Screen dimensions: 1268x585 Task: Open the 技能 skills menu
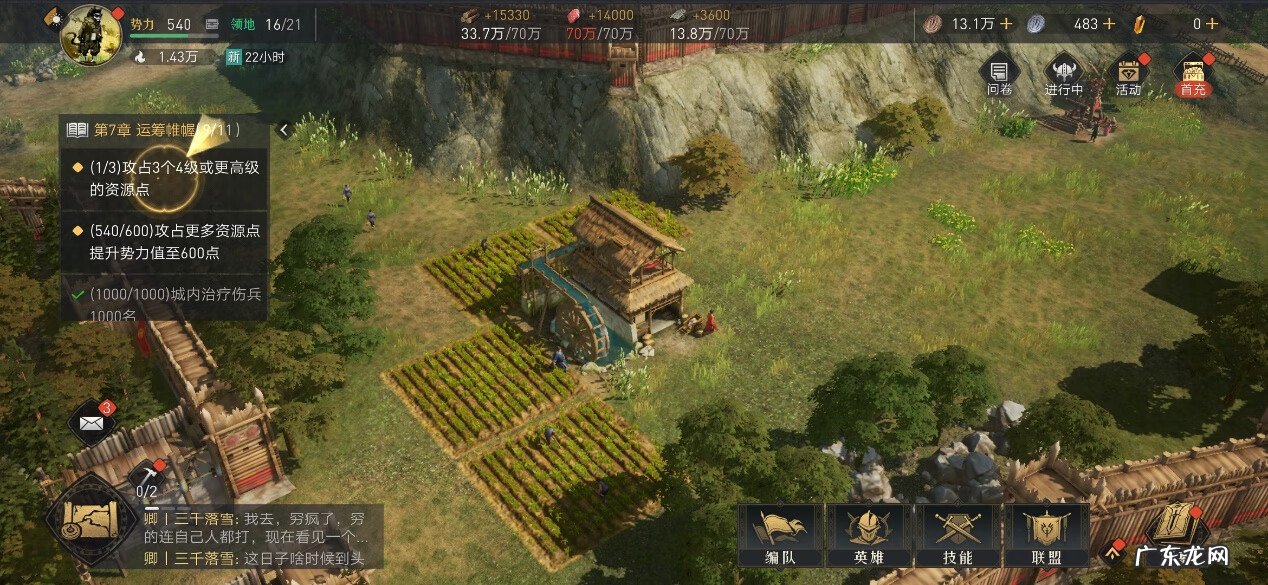click(x=957, y=535)
